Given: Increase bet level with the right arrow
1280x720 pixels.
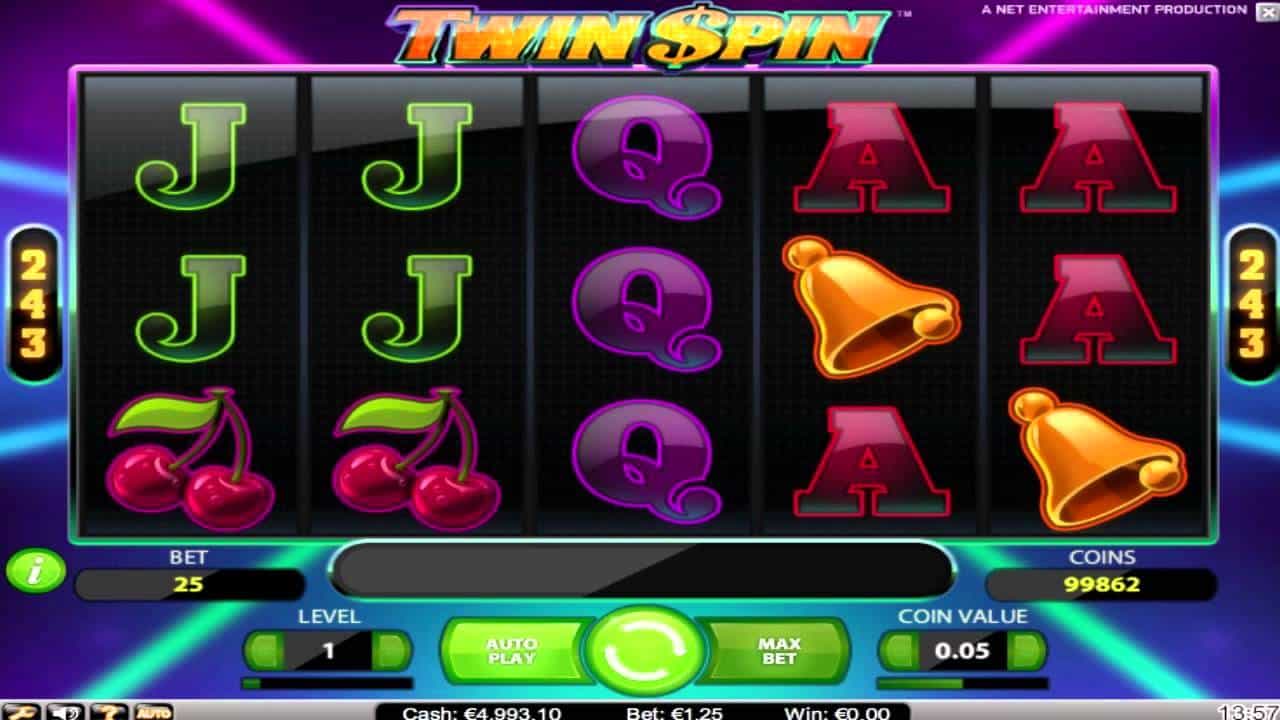Looking at the screenshot, I should (x=388, y=650).
